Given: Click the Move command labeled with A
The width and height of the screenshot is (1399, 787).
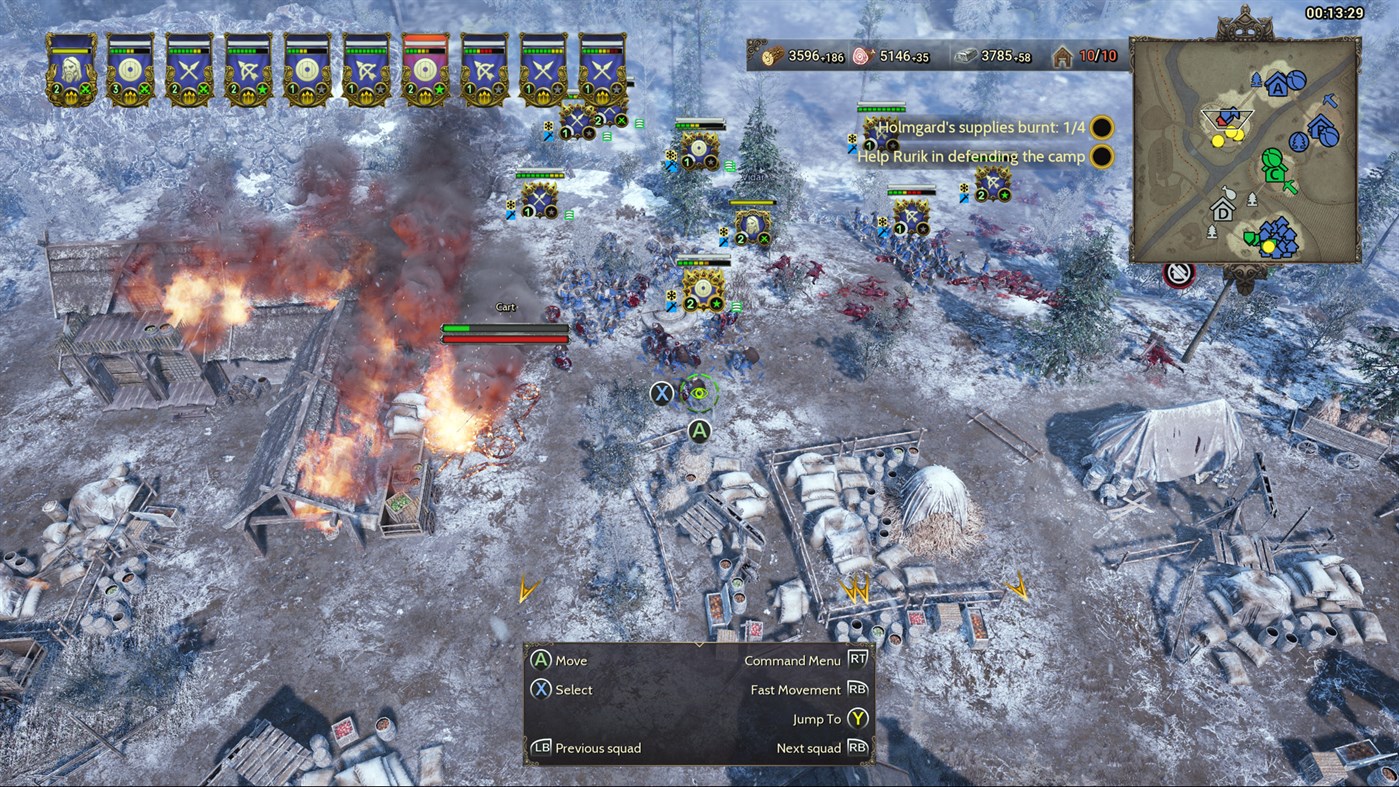Looking at the screenshot, I should [x=560, y=660].
